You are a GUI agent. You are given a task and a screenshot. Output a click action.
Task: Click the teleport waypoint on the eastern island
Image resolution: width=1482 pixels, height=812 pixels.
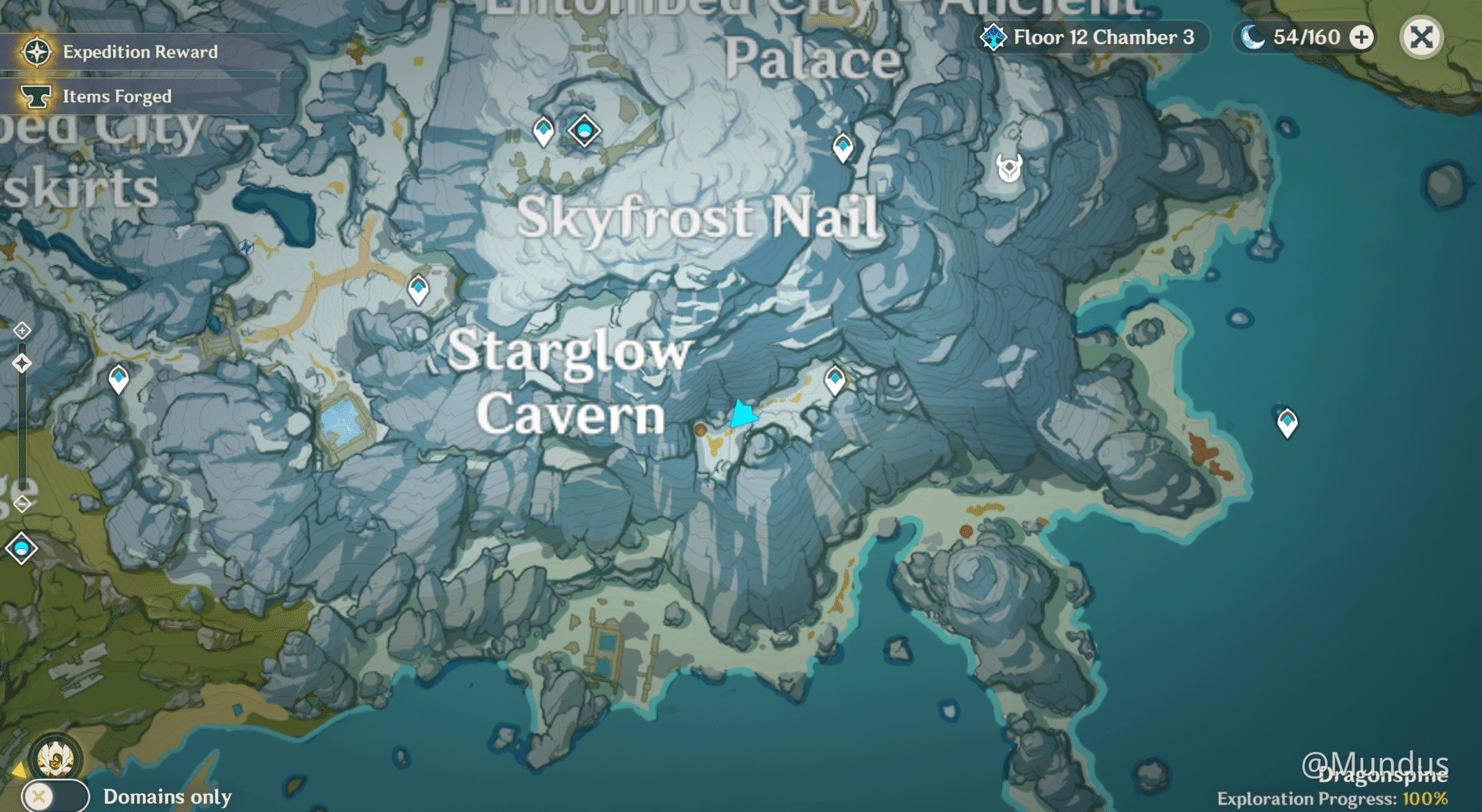1287,421
